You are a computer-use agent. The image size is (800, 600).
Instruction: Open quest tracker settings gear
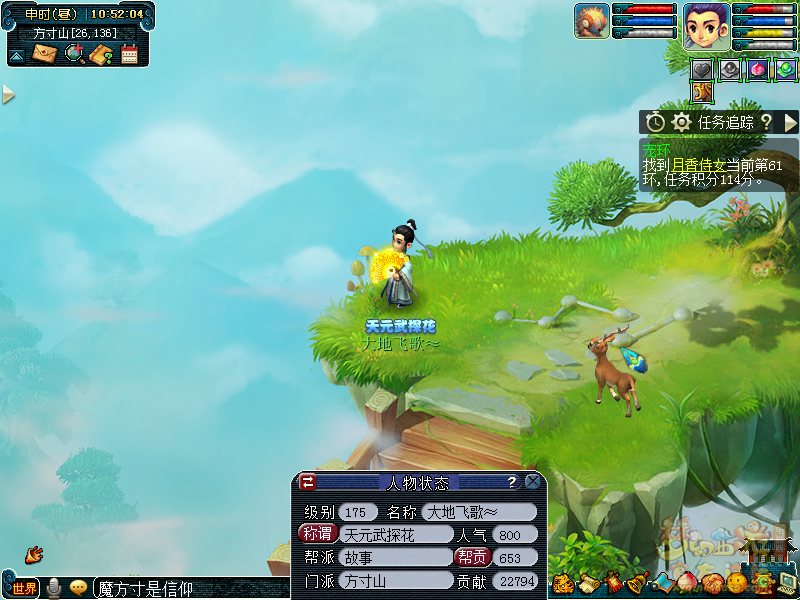point(681,122)
